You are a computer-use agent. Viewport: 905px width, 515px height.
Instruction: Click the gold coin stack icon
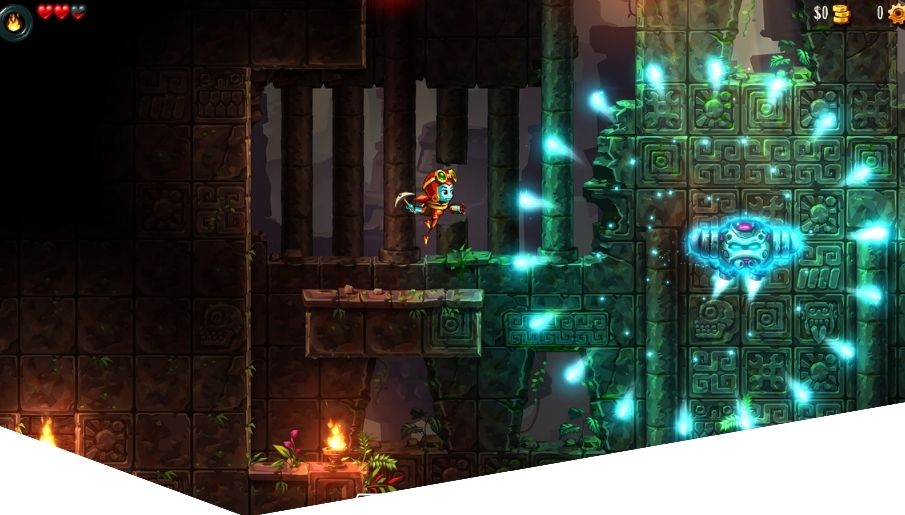(841, 13)
